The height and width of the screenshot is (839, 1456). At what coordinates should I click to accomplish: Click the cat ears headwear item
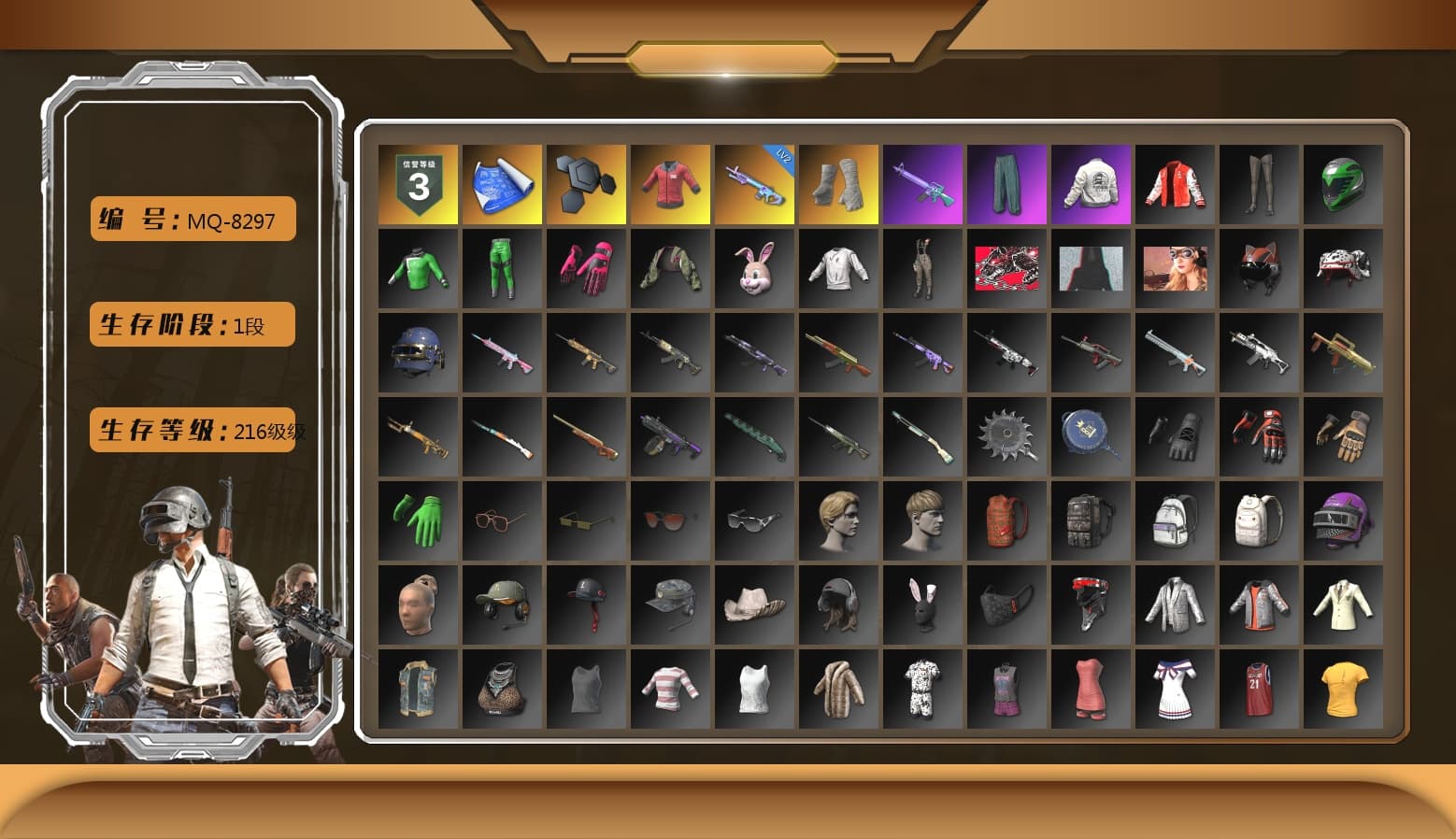[x=1259, y=268]
